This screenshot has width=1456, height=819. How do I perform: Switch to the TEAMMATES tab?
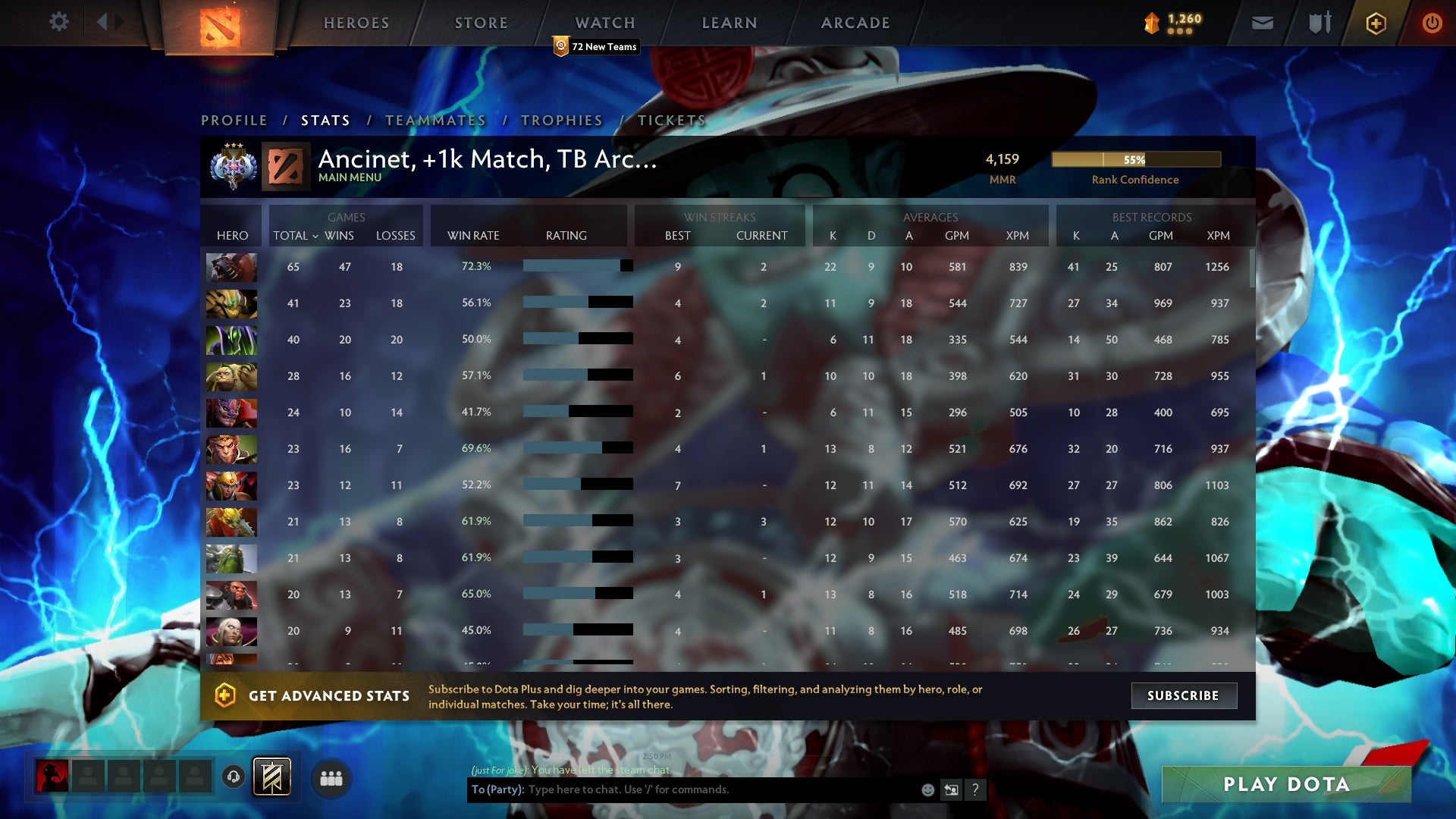tap(435, 121)
